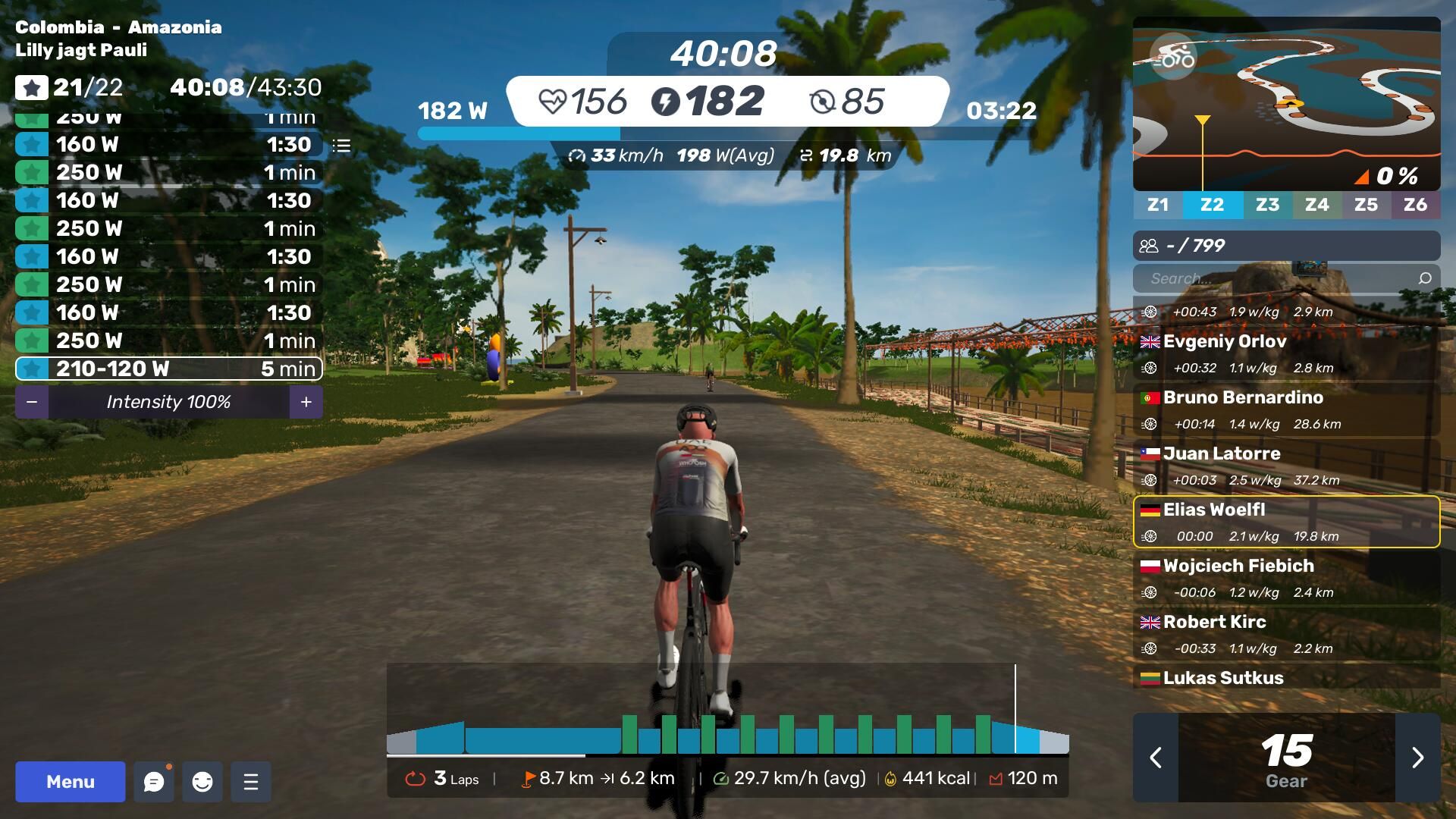Increase workout intensity with the plus button

306,402
